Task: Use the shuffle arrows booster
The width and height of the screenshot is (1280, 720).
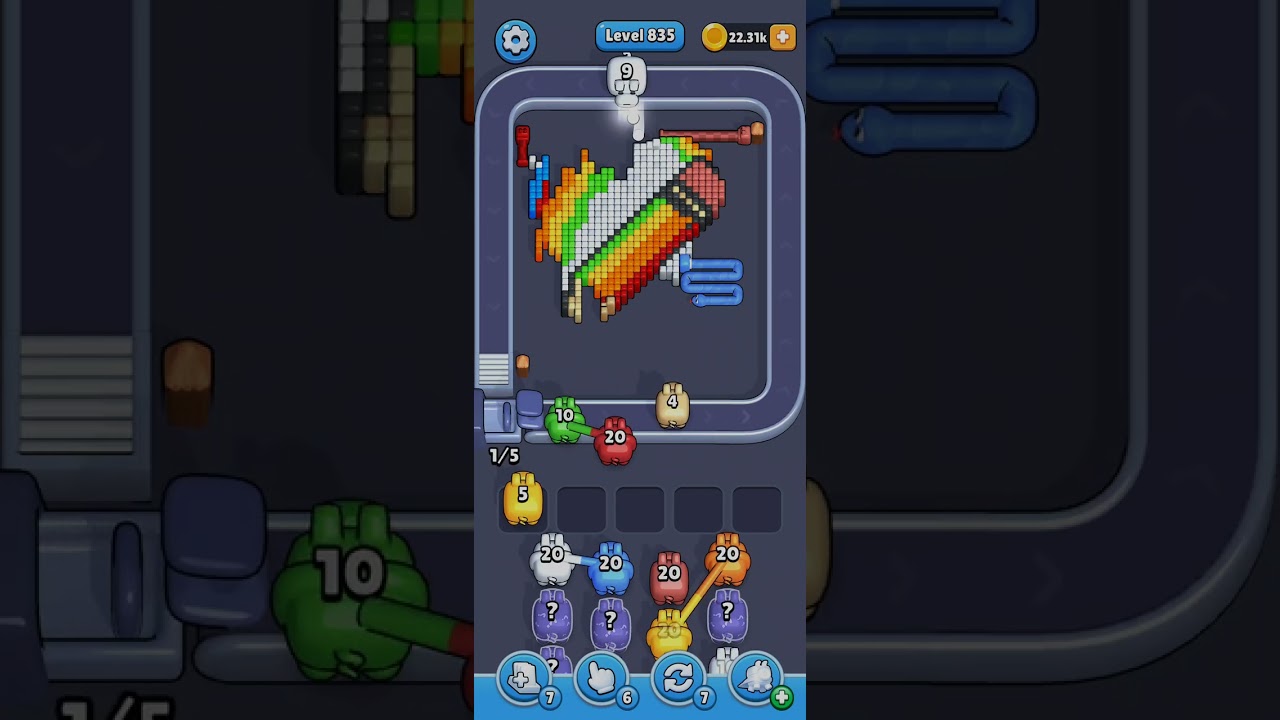Action: click(678, 679)
